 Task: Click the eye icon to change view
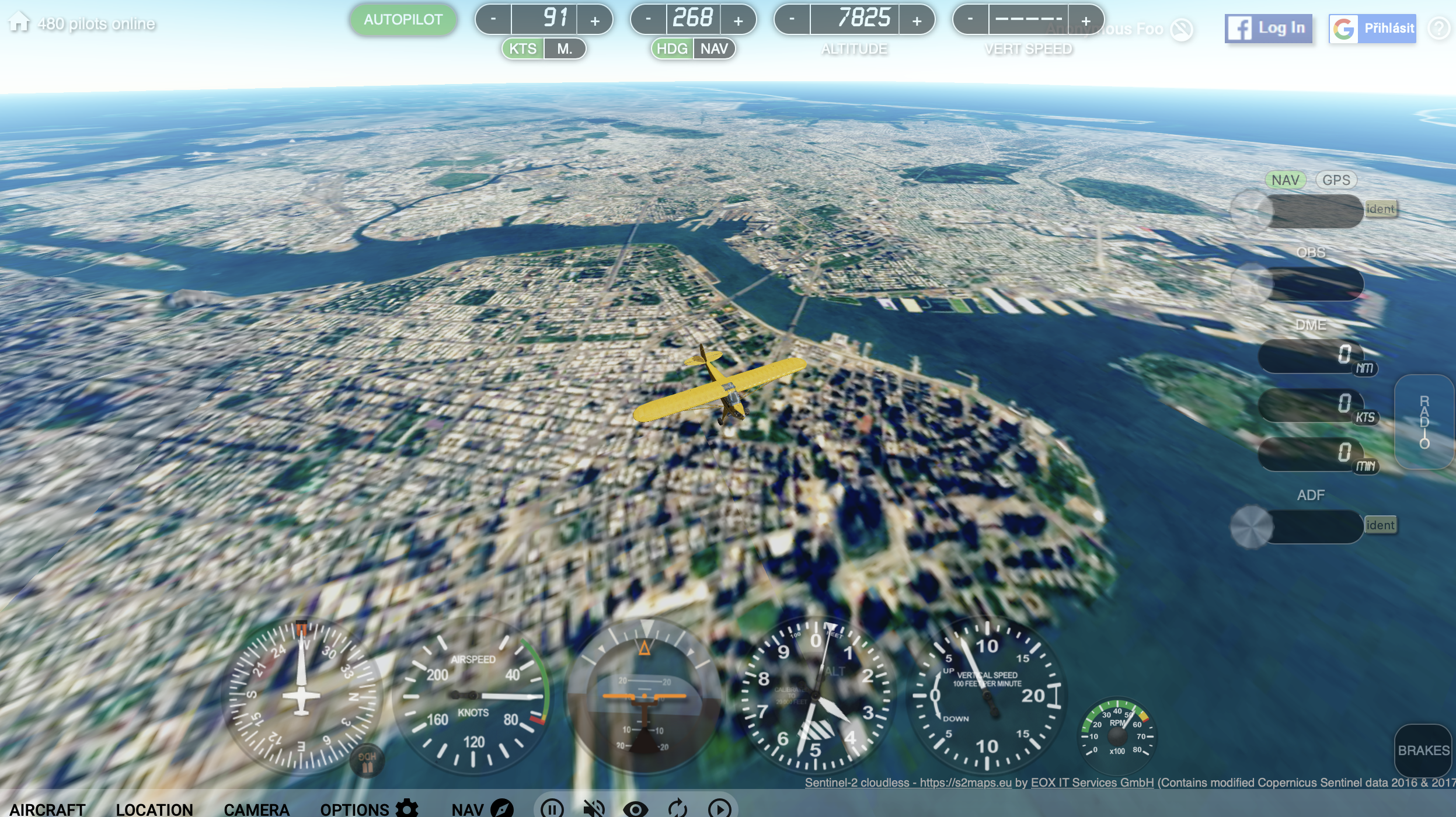[x=636, y=809]
